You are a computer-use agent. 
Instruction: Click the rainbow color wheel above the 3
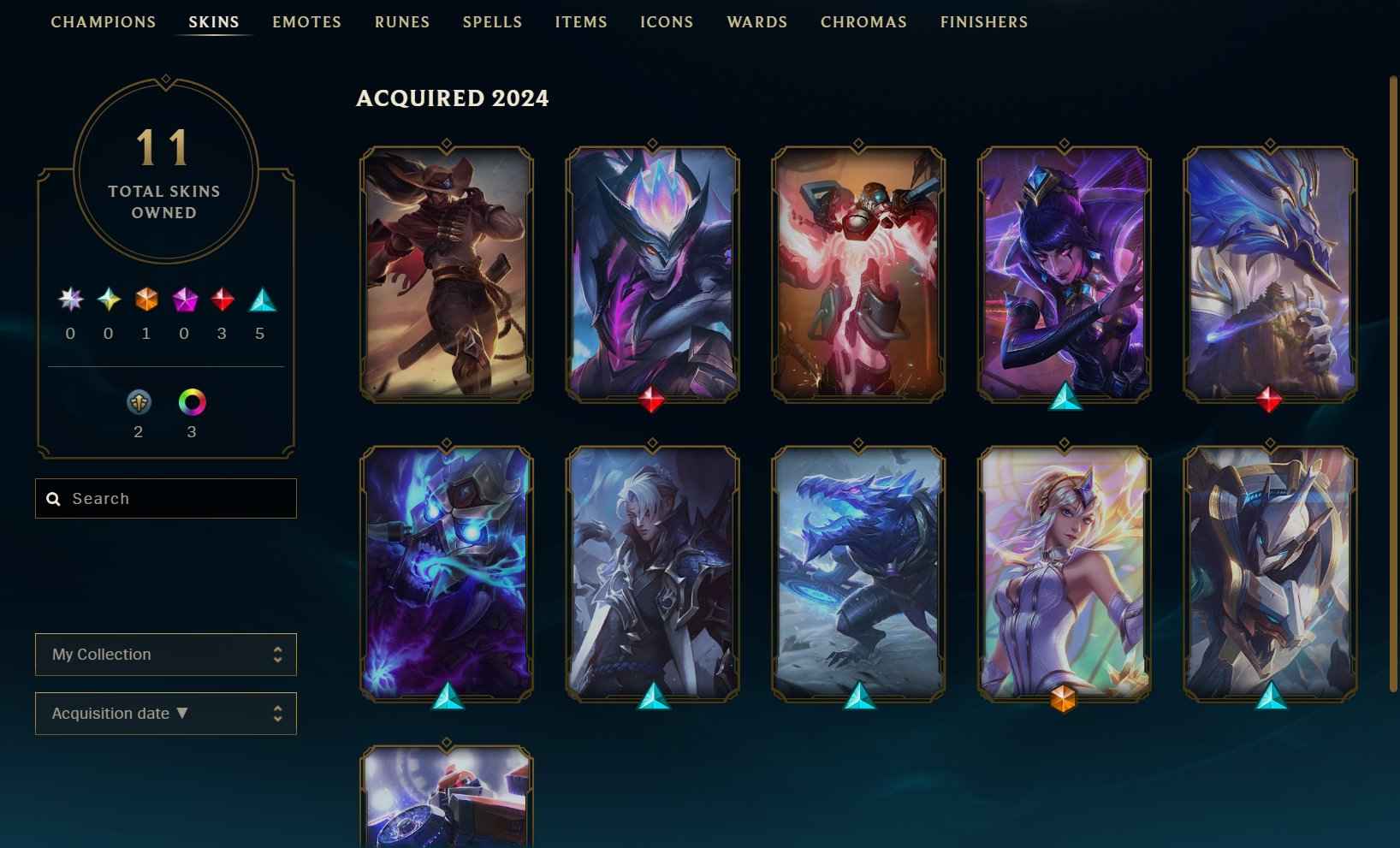click(191, 402)
